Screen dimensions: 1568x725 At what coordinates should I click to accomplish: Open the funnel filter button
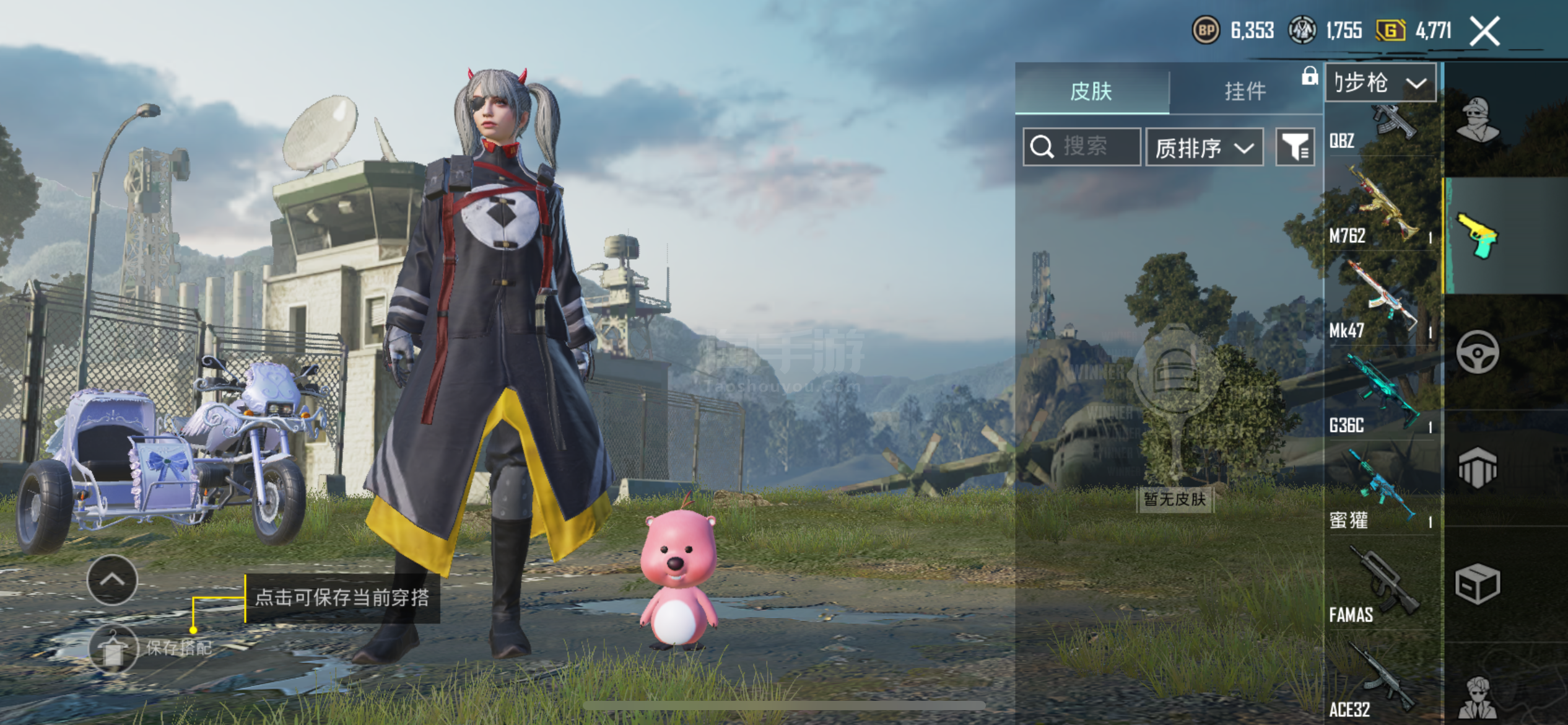1295,147
